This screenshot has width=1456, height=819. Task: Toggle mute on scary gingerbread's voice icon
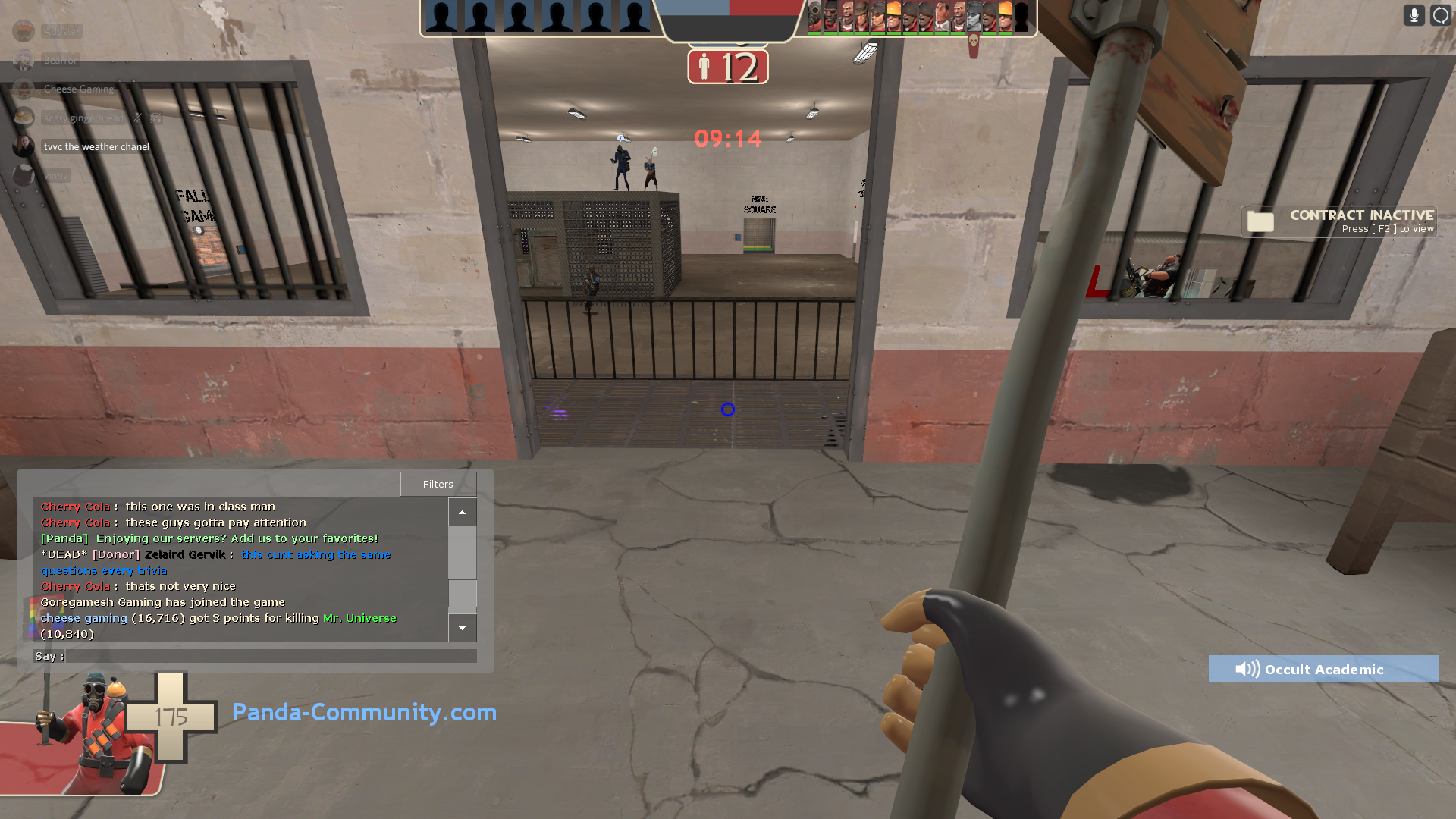[x=136, y=118]
